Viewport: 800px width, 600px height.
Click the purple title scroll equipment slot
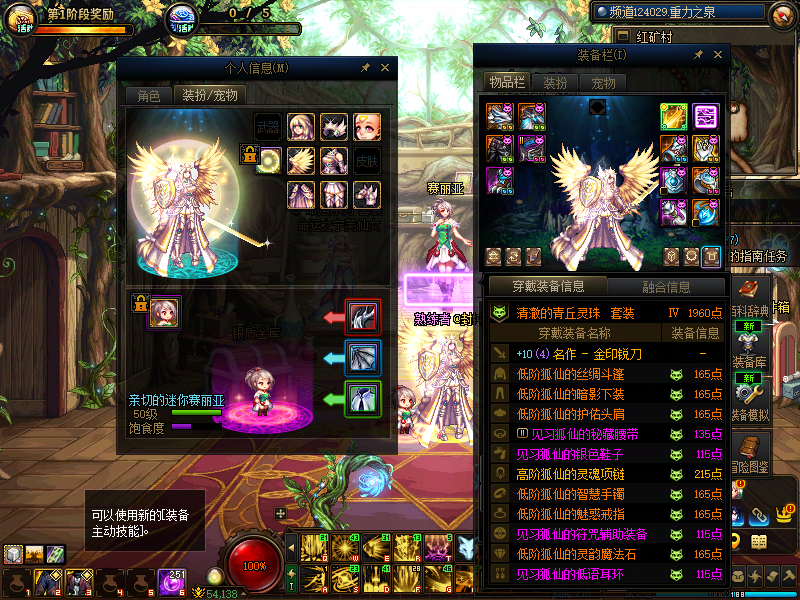coord(706,116)
